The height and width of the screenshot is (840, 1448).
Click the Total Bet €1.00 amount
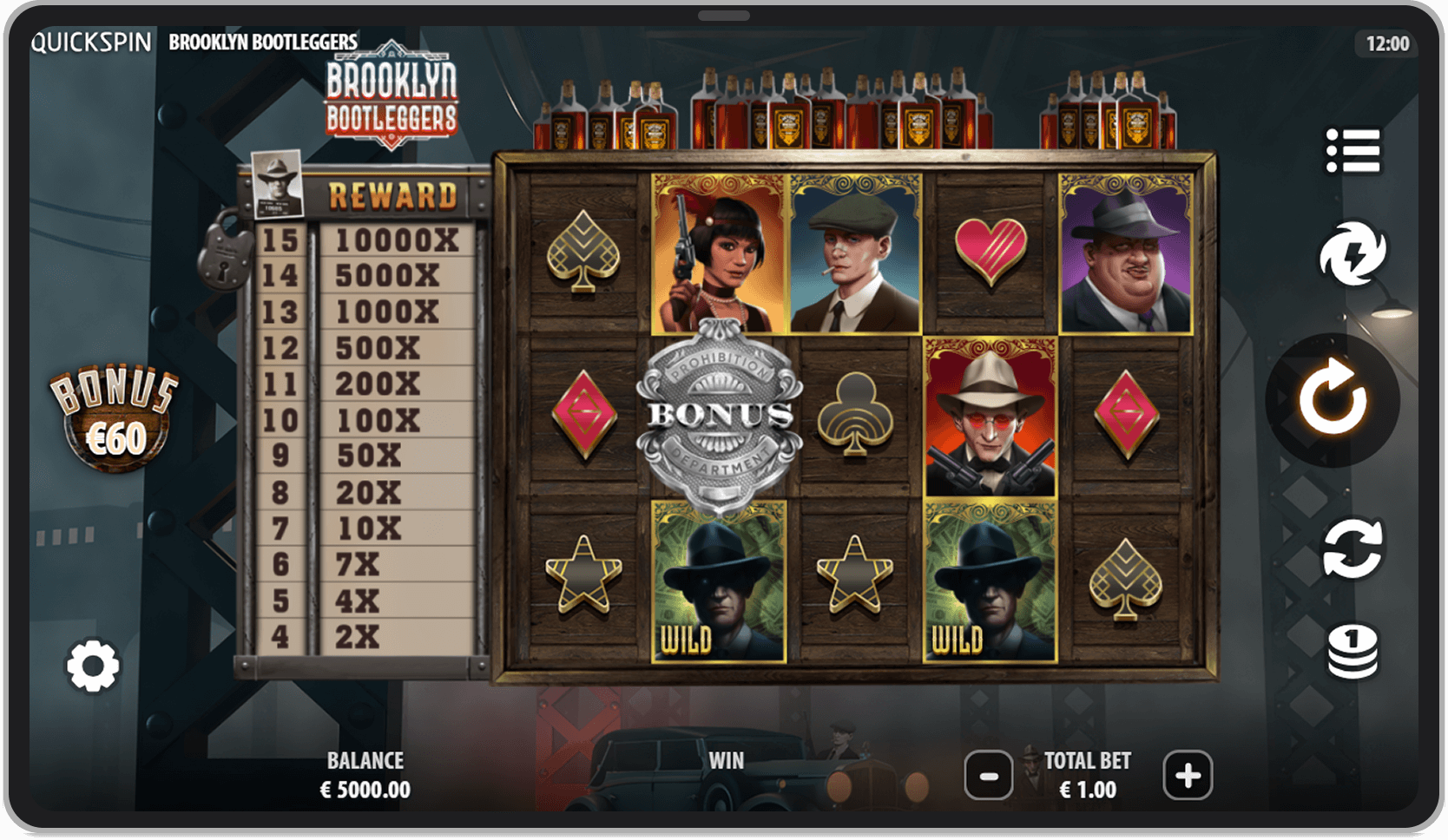tap(1088, 790)
